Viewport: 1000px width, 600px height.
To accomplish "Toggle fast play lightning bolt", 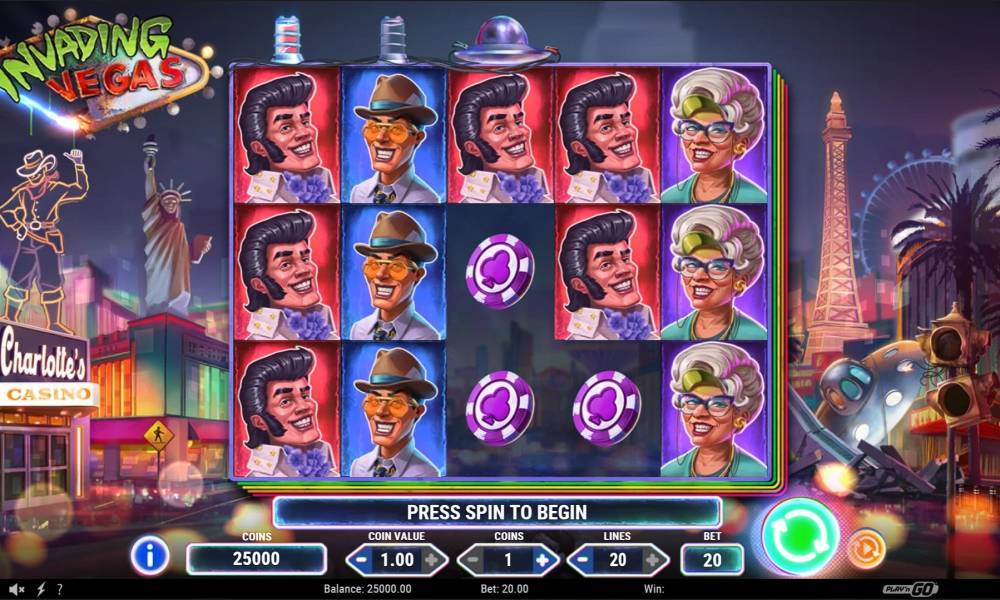I will click(41, 590).
